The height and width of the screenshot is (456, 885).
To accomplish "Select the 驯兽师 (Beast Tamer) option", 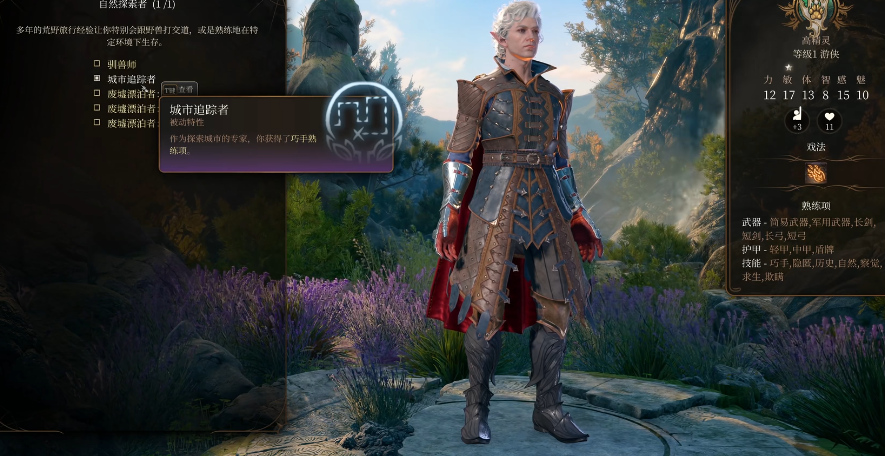I will (x=97, y=64).
